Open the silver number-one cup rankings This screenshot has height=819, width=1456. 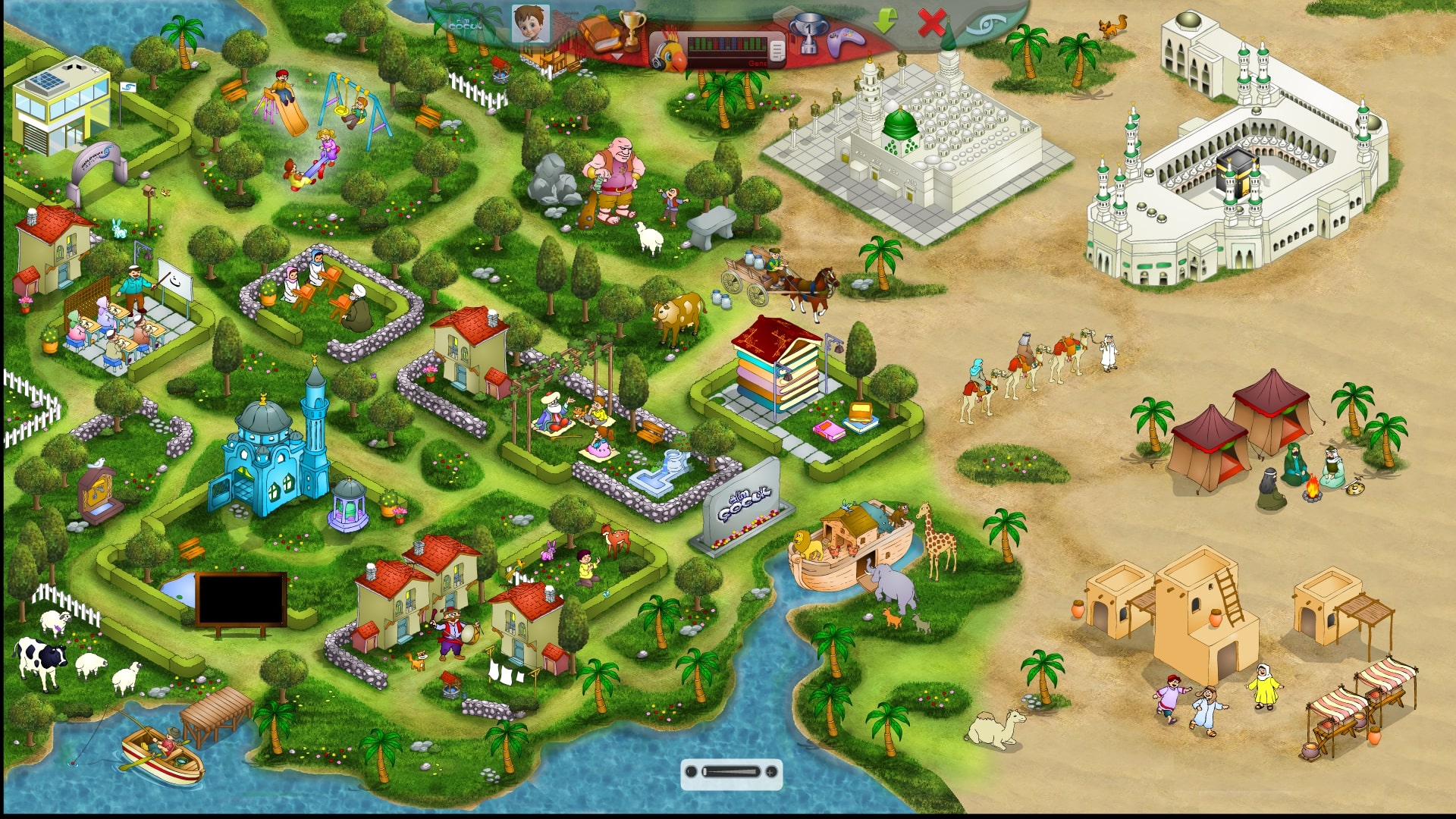tap(807, 33)
